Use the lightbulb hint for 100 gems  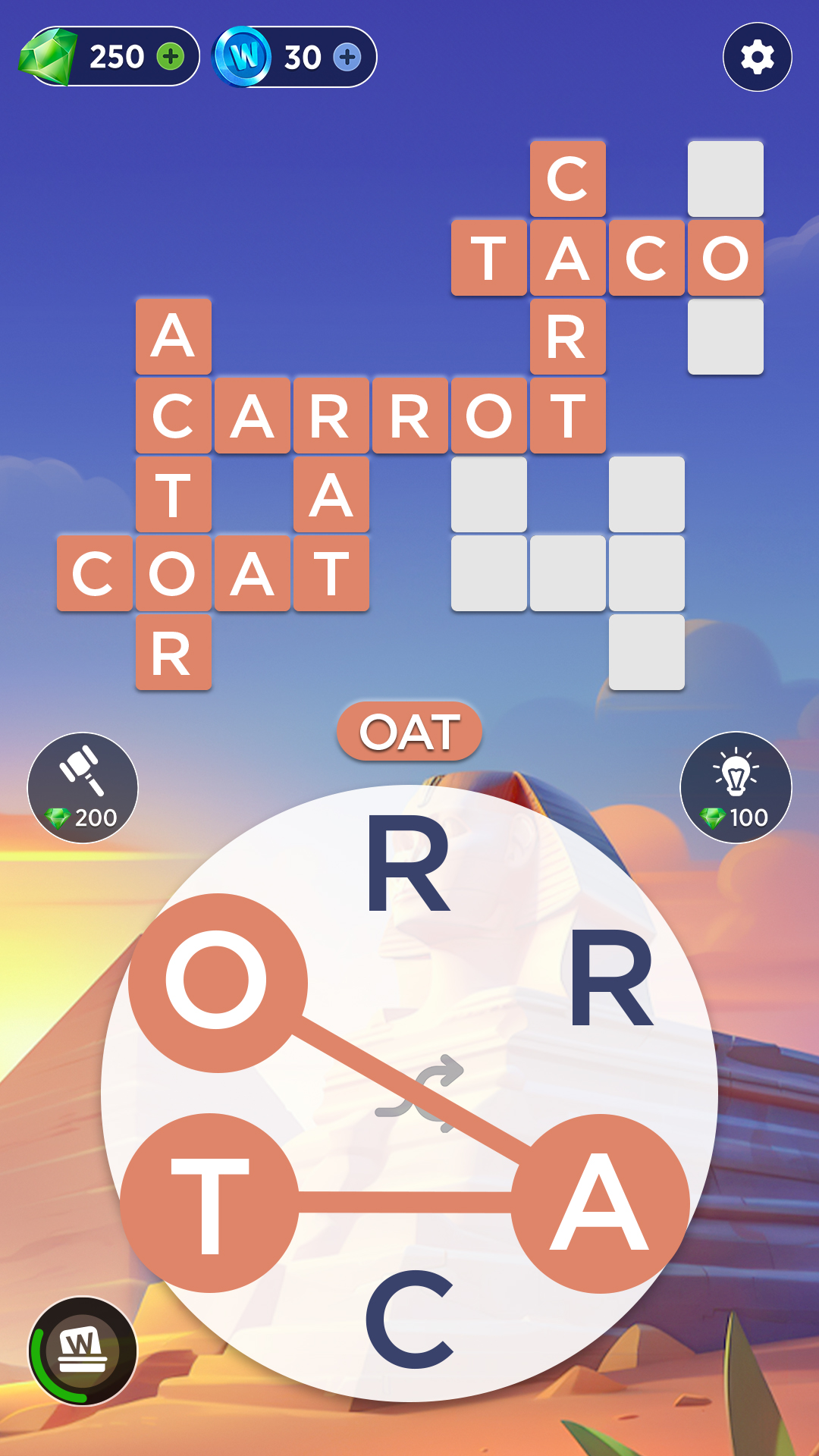click(736, 787)
